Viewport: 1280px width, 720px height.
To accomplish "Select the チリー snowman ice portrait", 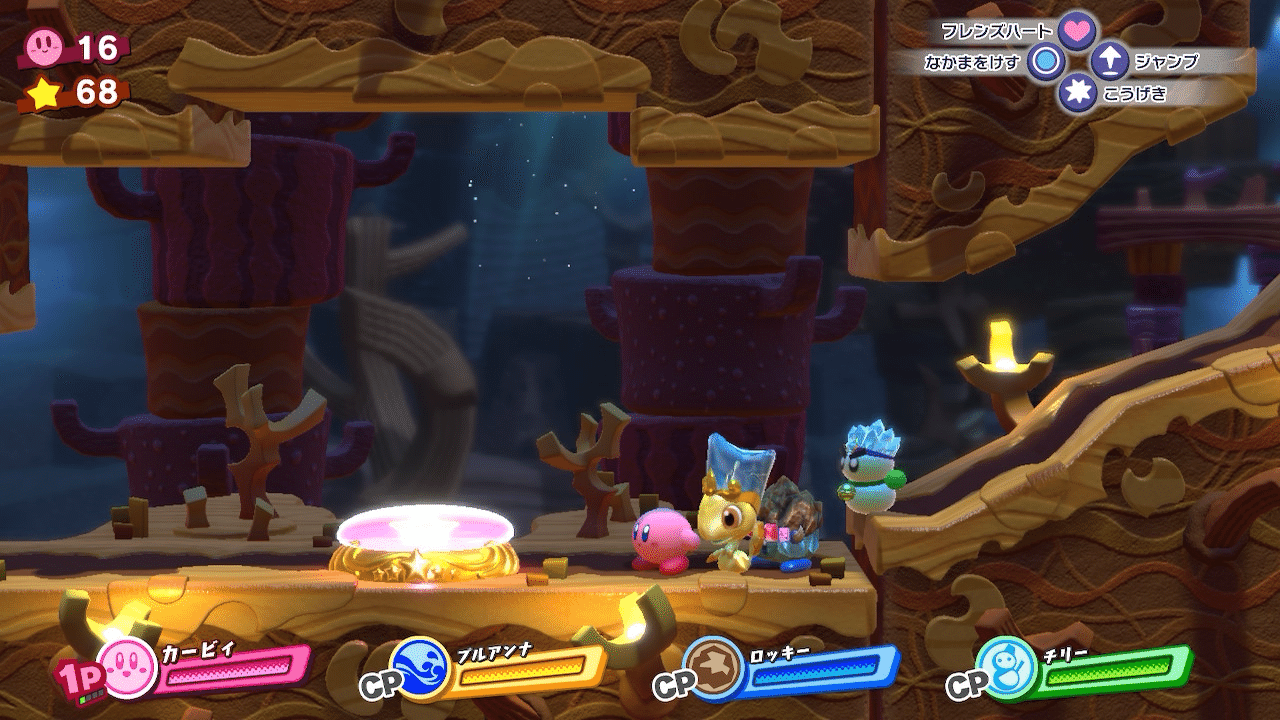I will (x=1005, y=666).
